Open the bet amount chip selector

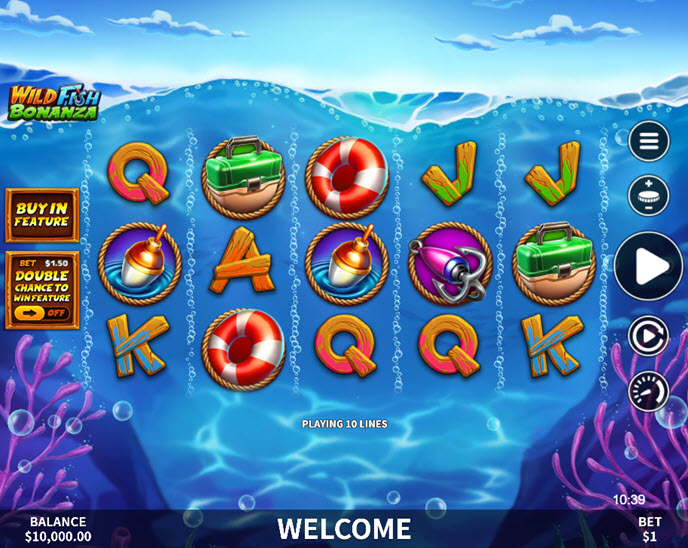(648, 195)
